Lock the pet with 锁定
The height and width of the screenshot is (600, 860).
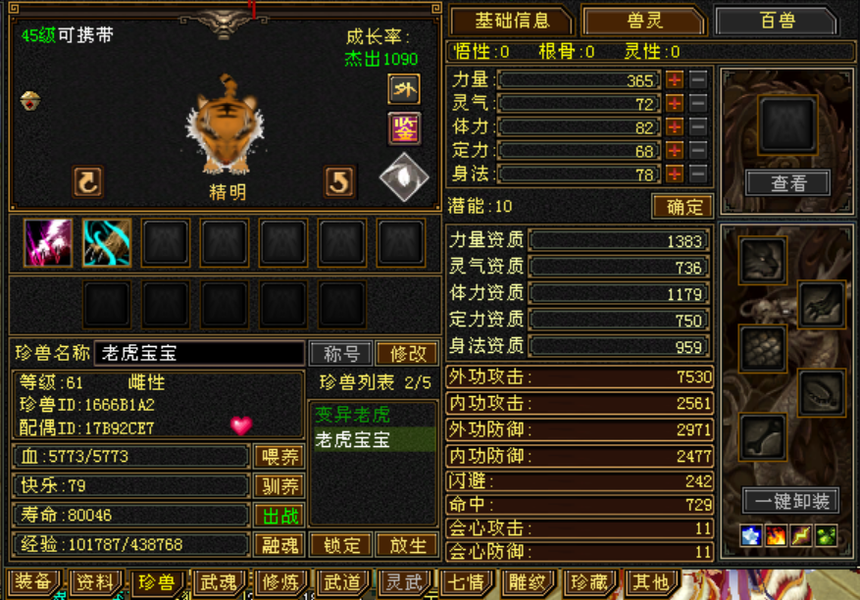pyautogui.click(x=341, y=546)
